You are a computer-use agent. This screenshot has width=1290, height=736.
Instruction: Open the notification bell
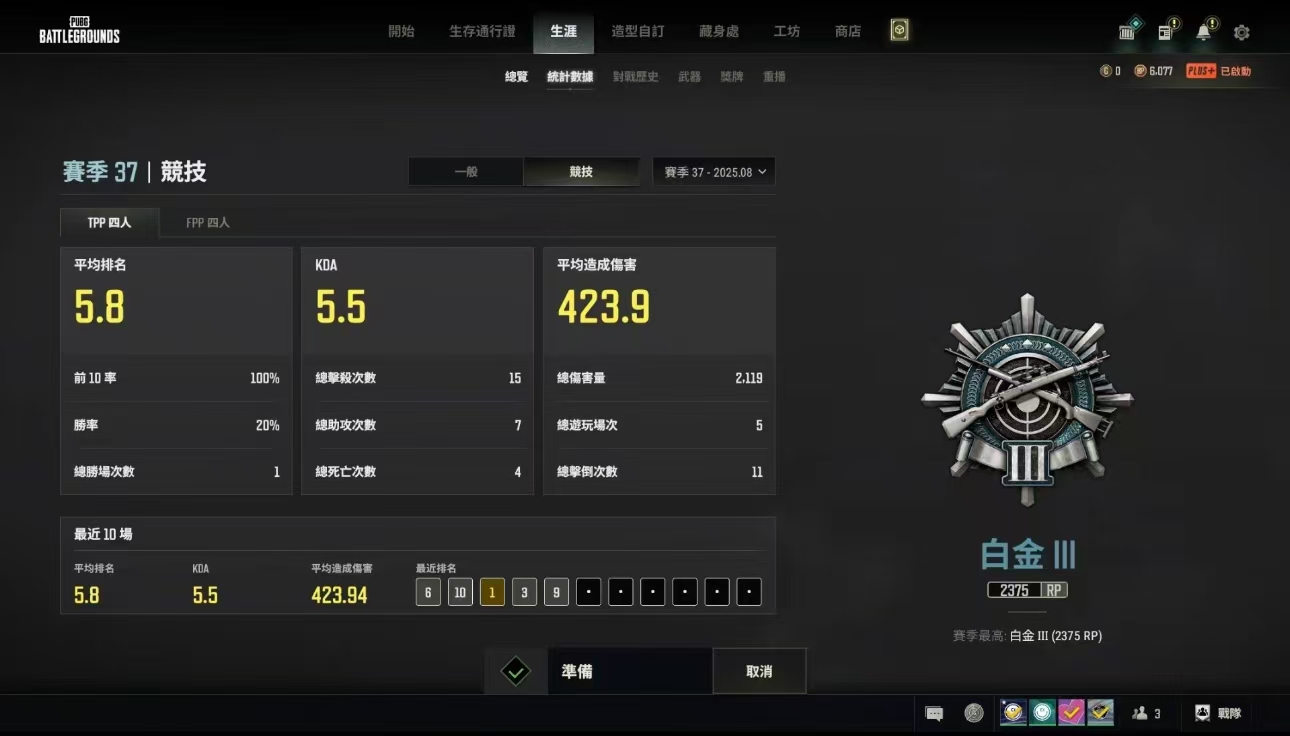click(1202, 32)
